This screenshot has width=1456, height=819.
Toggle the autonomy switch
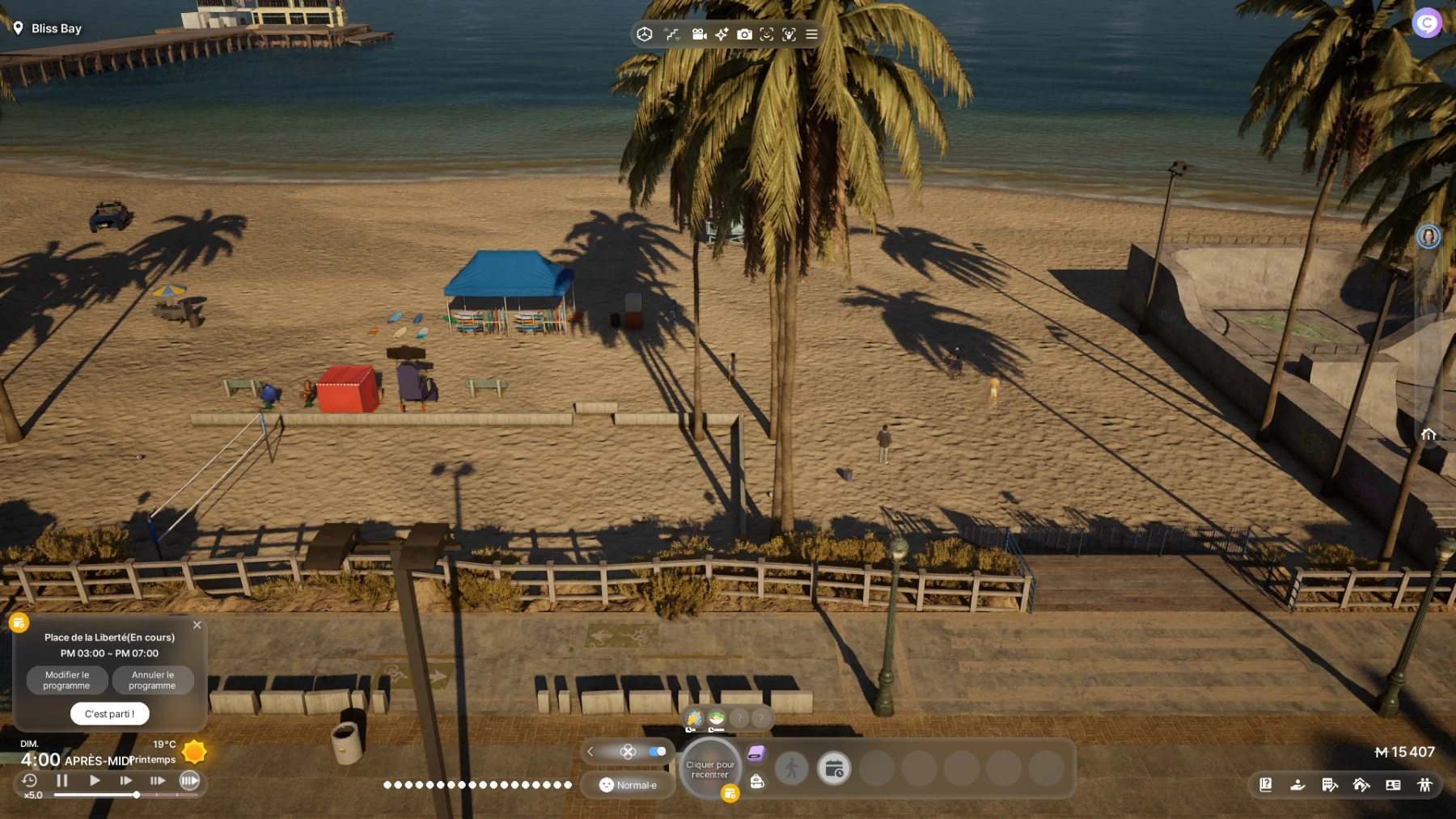(658, 752)
